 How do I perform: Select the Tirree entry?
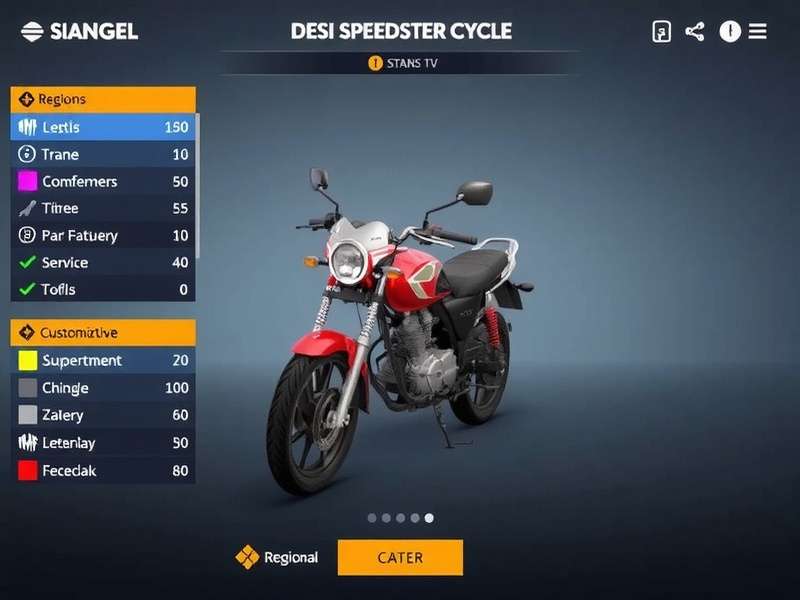(x=103, y=208)
